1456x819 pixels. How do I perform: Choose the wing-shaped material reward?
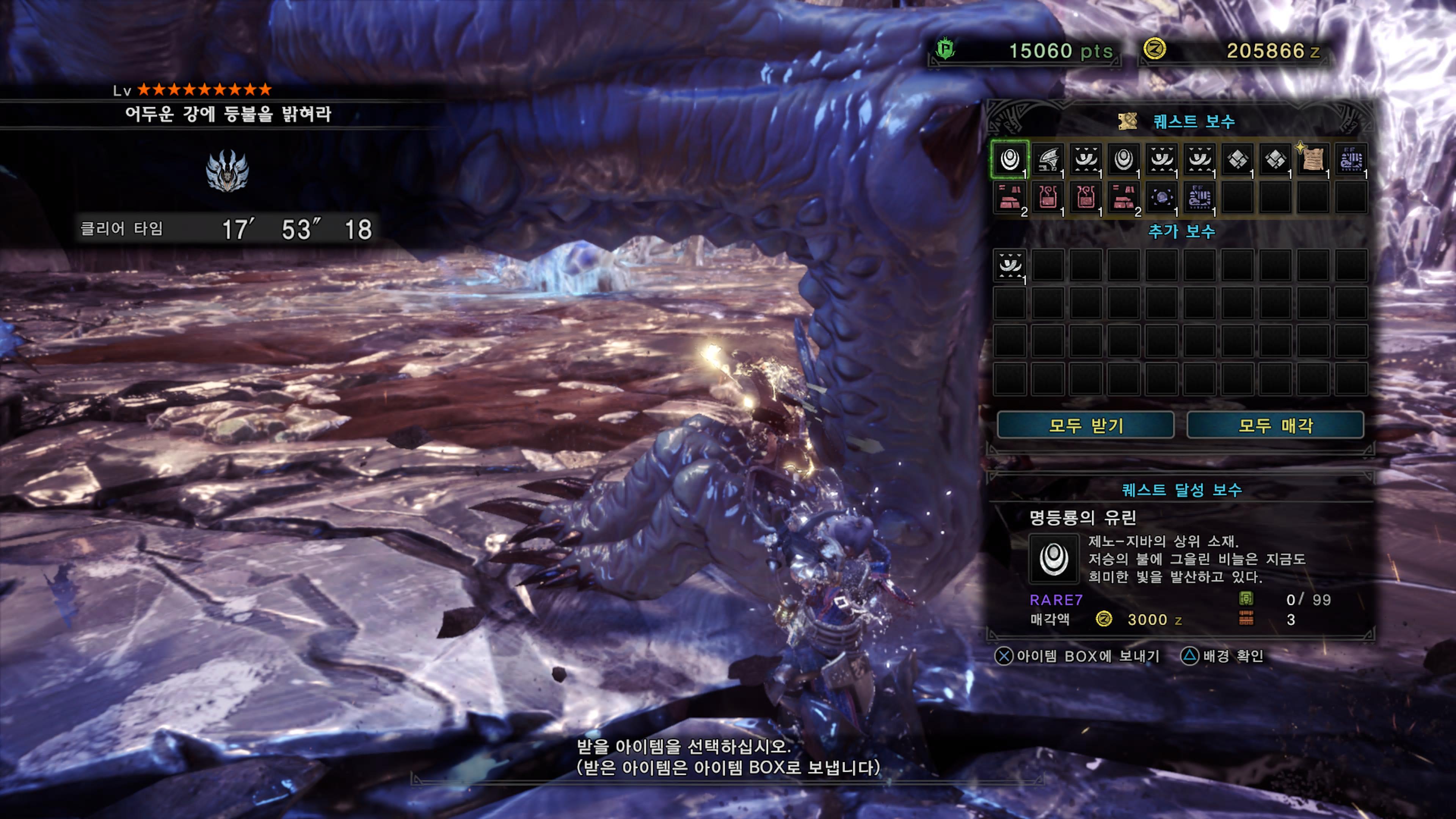(x=1048, y=159)
